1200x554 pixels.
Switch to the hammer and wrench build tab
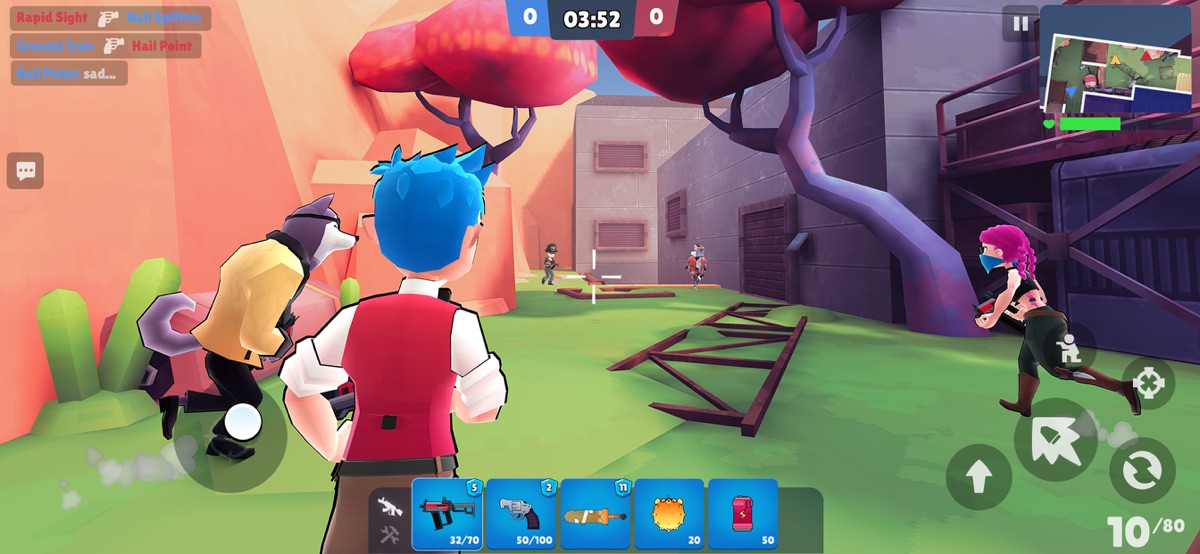[390, 534]
